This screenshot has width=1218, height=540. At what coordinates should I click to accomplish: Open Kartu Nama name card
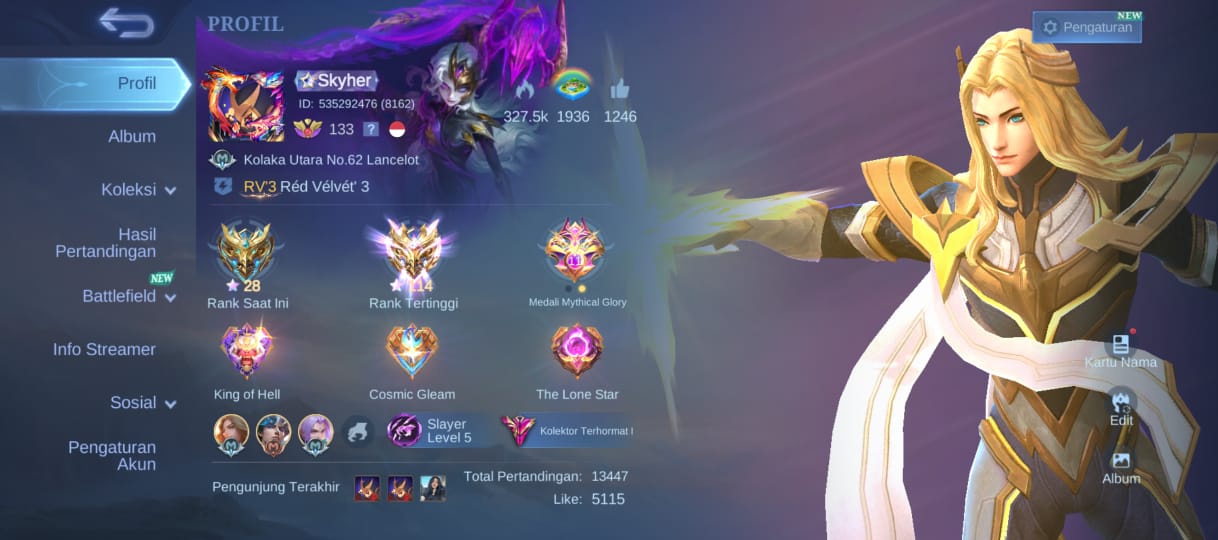click(x=1120, y=350)
